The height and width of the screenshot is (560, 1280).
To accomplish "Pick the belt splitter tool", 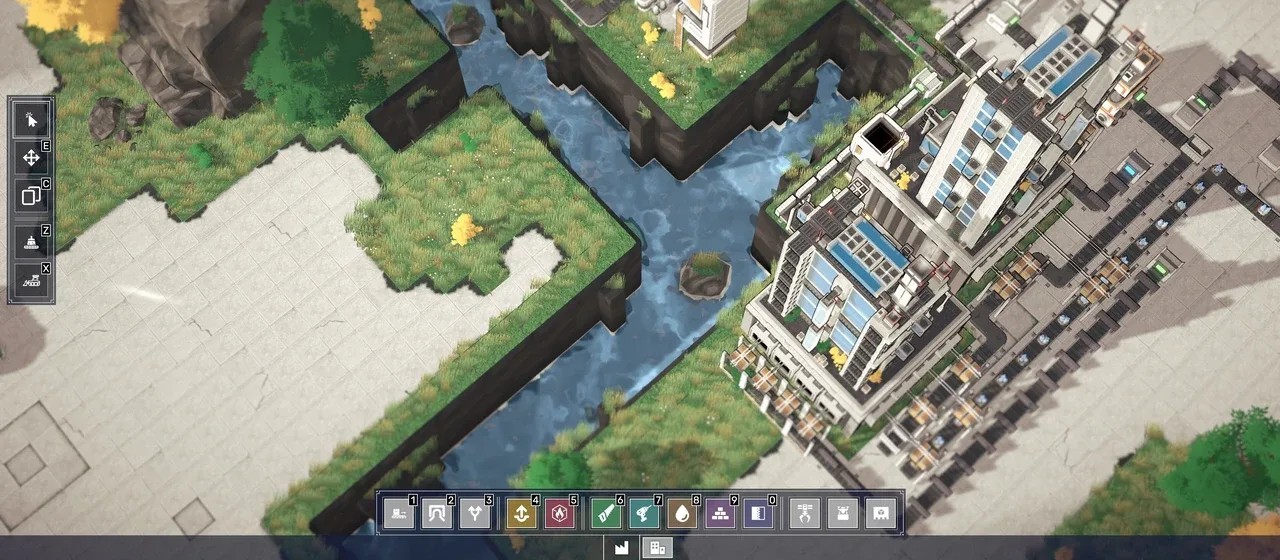I will coord(475,514).
